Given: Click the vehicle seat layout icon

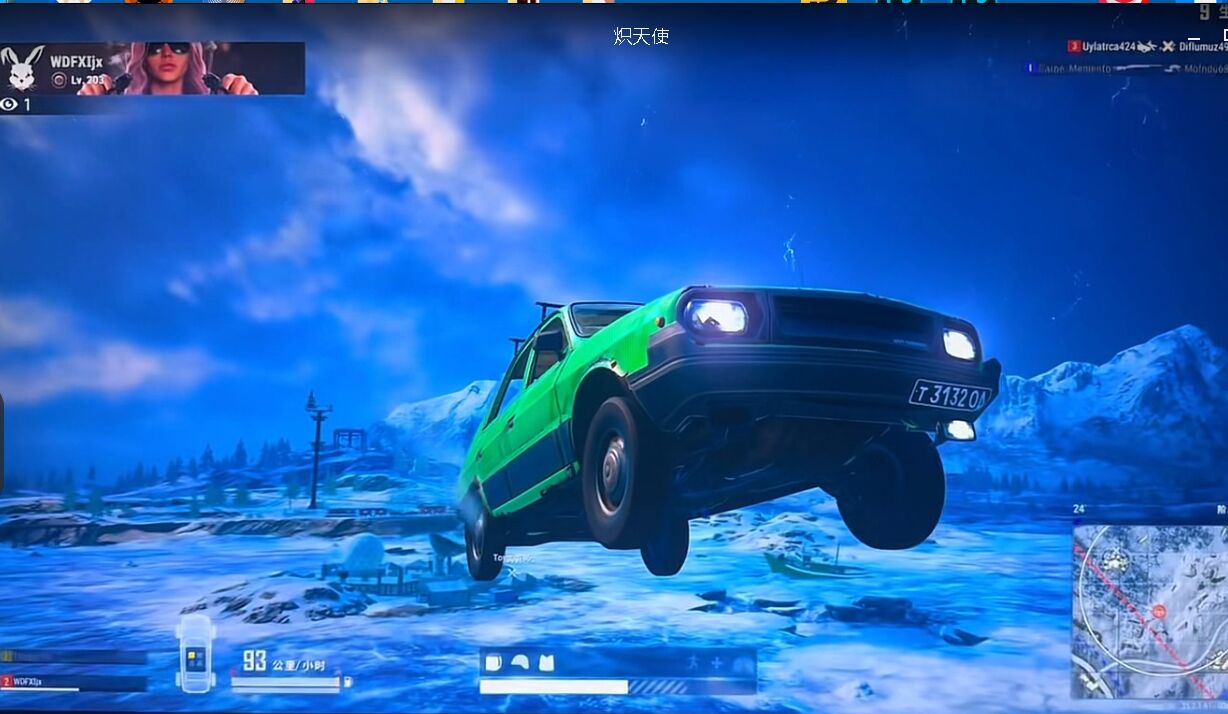Looking at the screenshot, I should pyautogui.click(x=195, y=651).
